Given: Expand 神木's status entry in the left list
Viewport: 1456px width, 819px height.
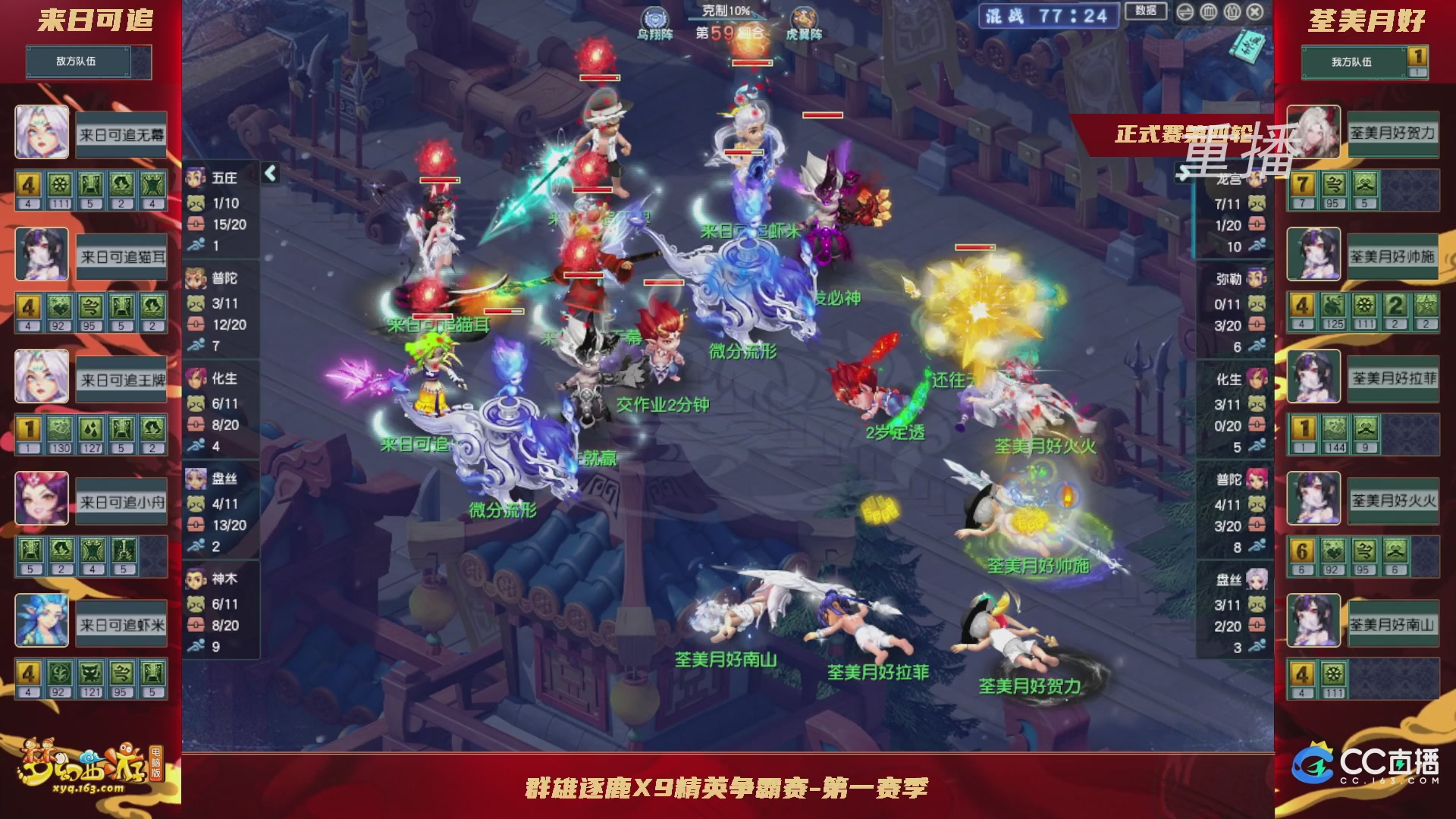Looking at the screenshot, I should pos(216,578).
